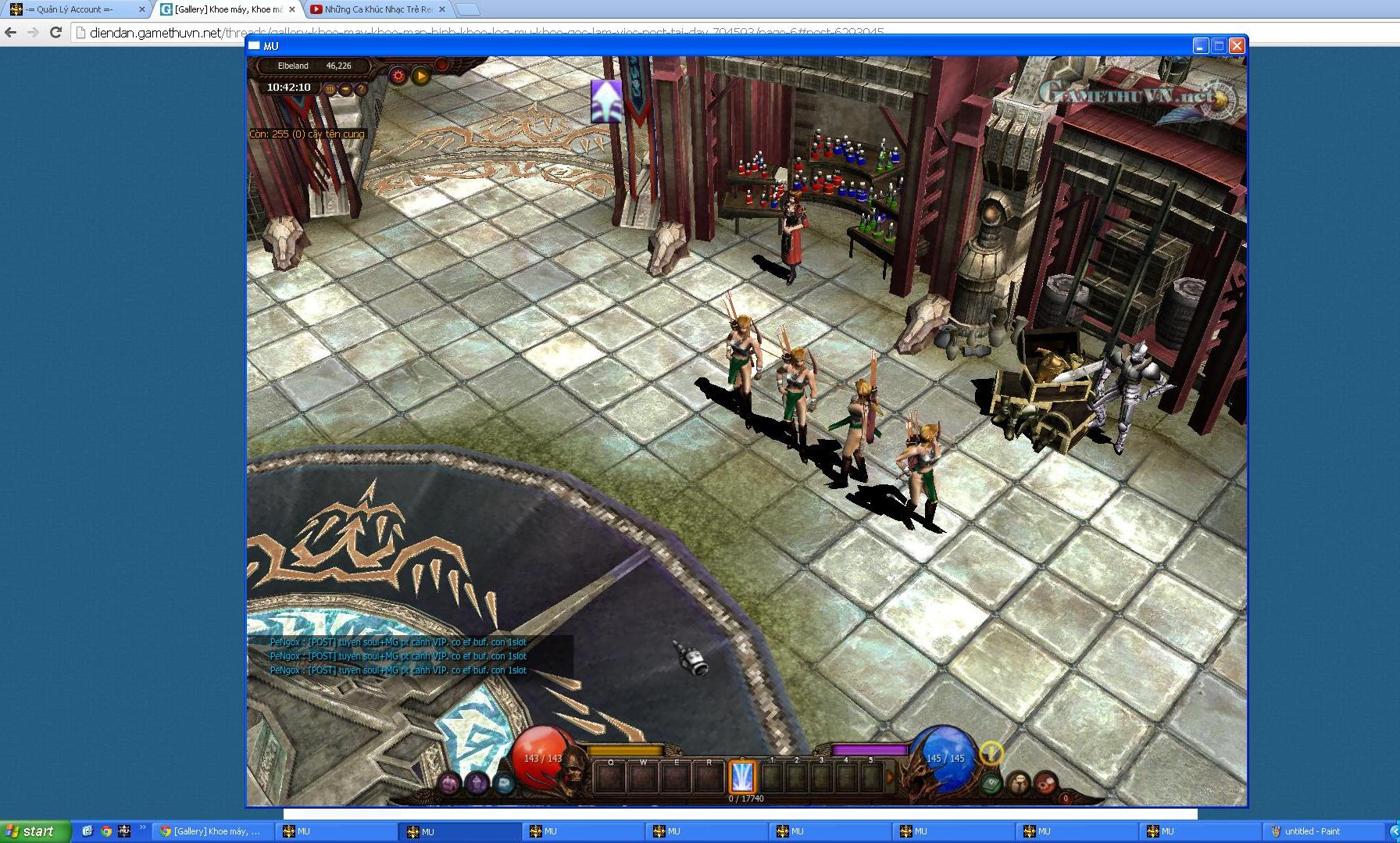This screenshot has width=1400, height=843.
Task: Close the MU game window
Action: click(1237, 46)
